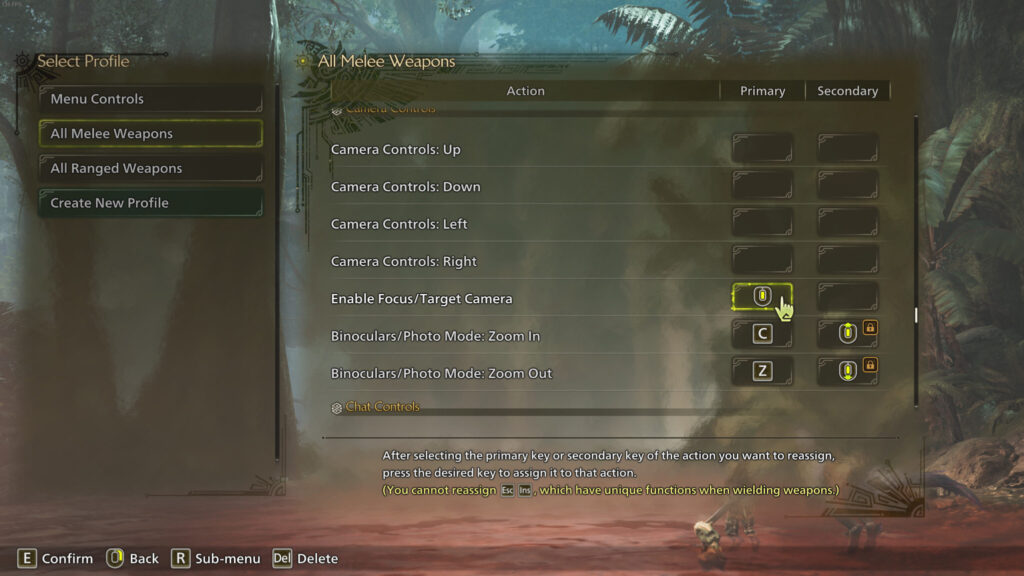Select secondary key for Camera Controls: Up

point(847,149)
